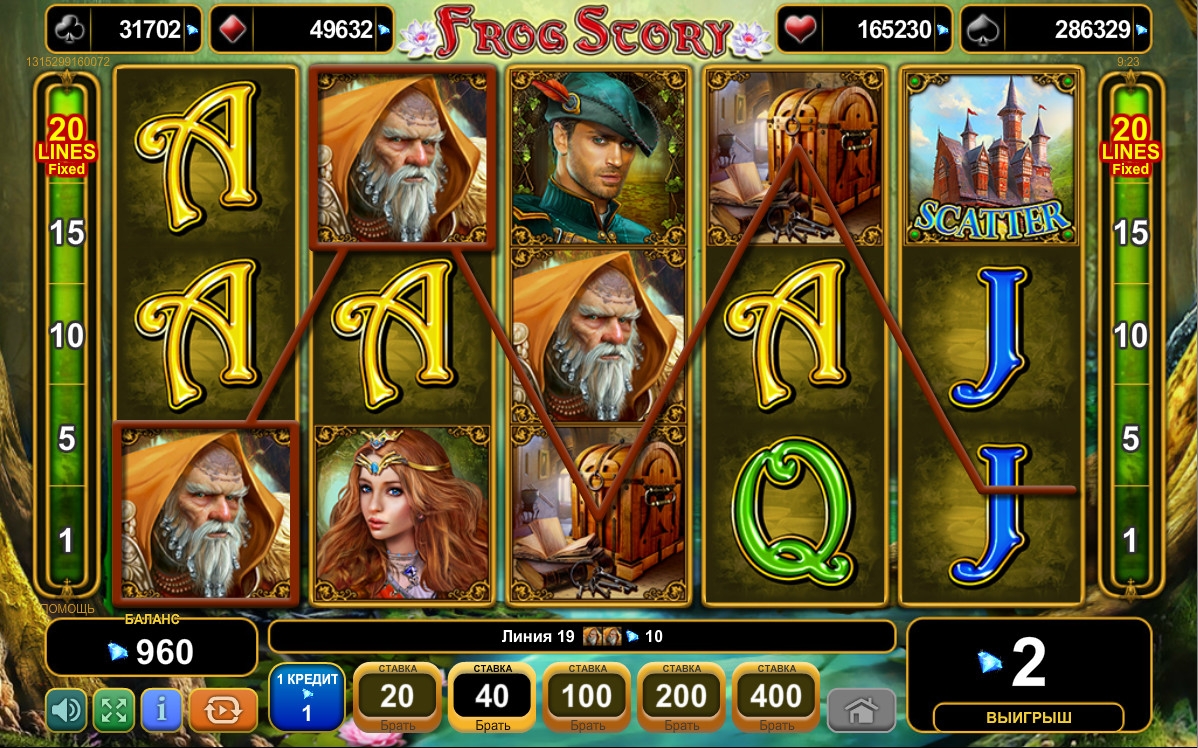Select the 40 bet button
This screenshot has height=748, width=1198.
click(491, 696)
